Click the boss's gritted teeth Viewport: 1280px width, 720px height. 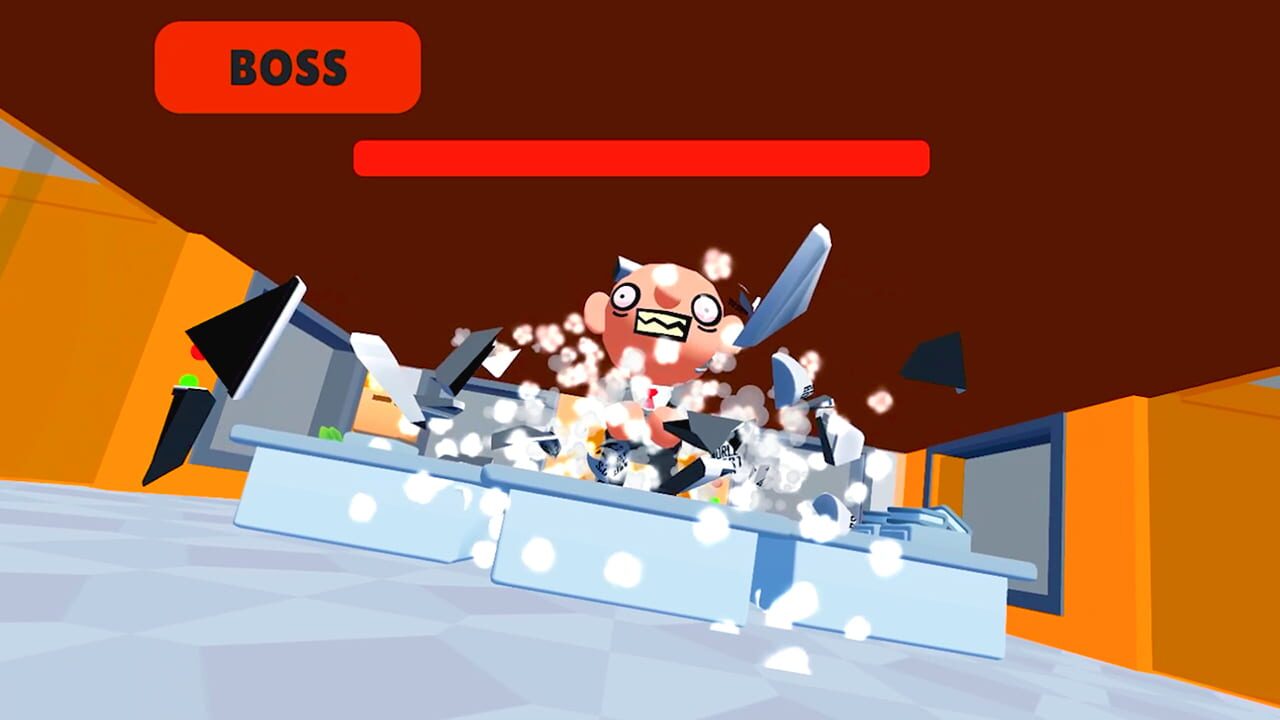click(x=662, y=321)
